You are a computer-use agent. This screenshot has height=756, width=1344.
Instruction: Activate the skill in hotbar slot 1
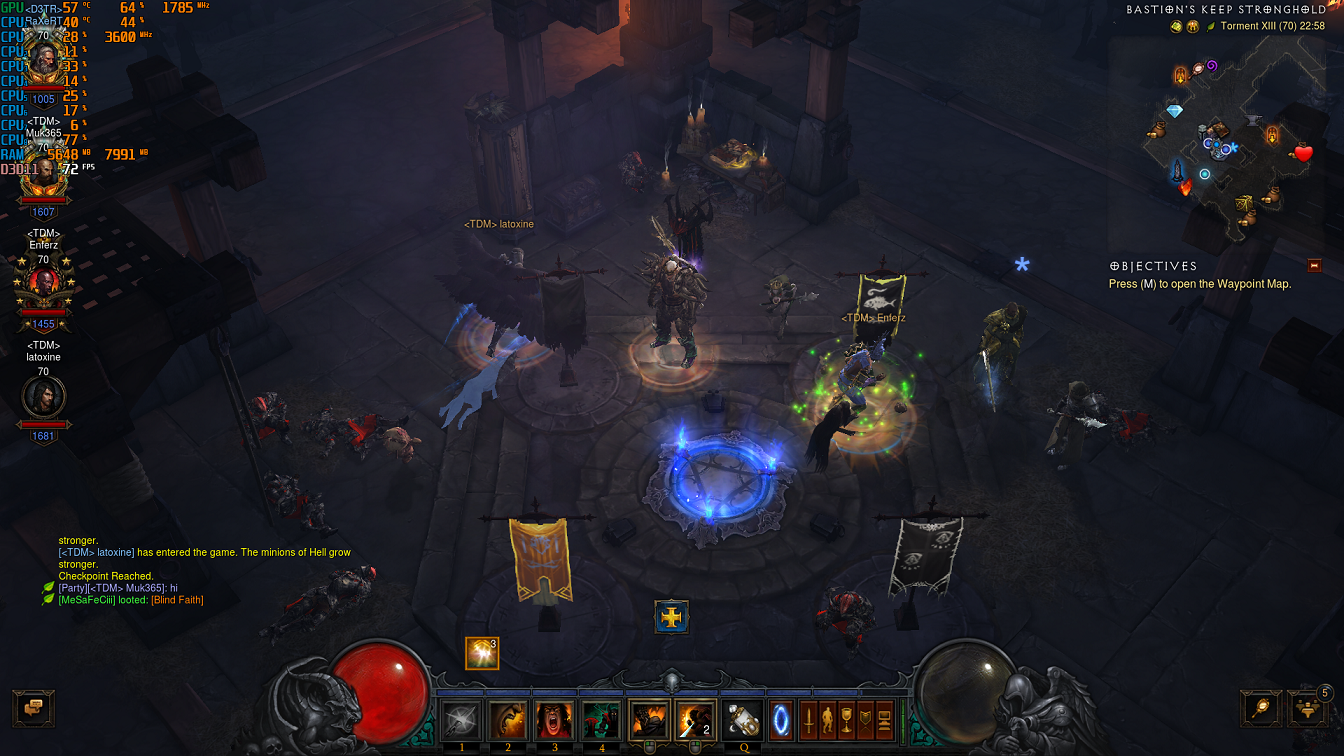(462, 721)
